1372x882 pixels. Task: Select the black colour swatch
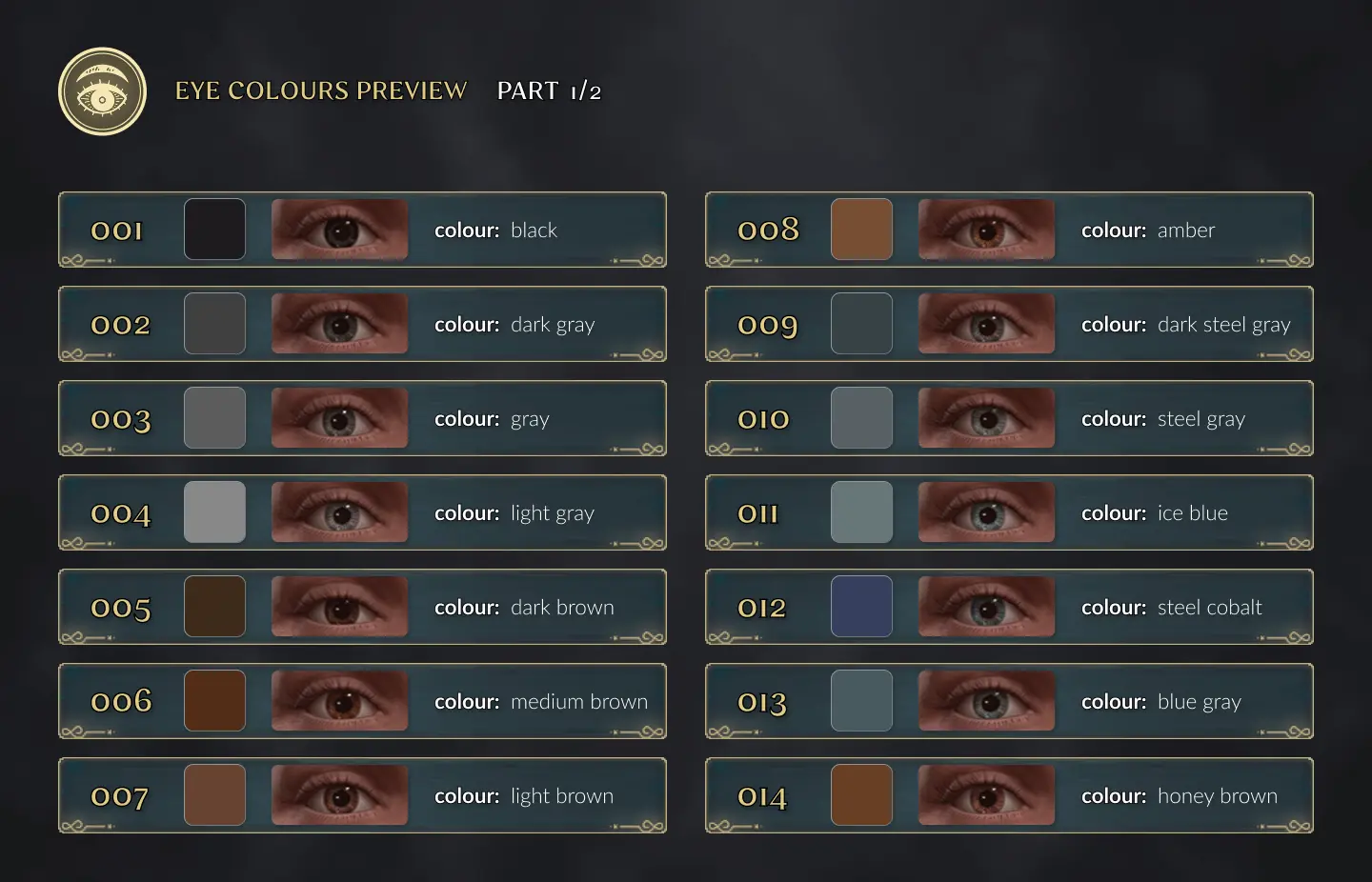(x=214, y=230)
